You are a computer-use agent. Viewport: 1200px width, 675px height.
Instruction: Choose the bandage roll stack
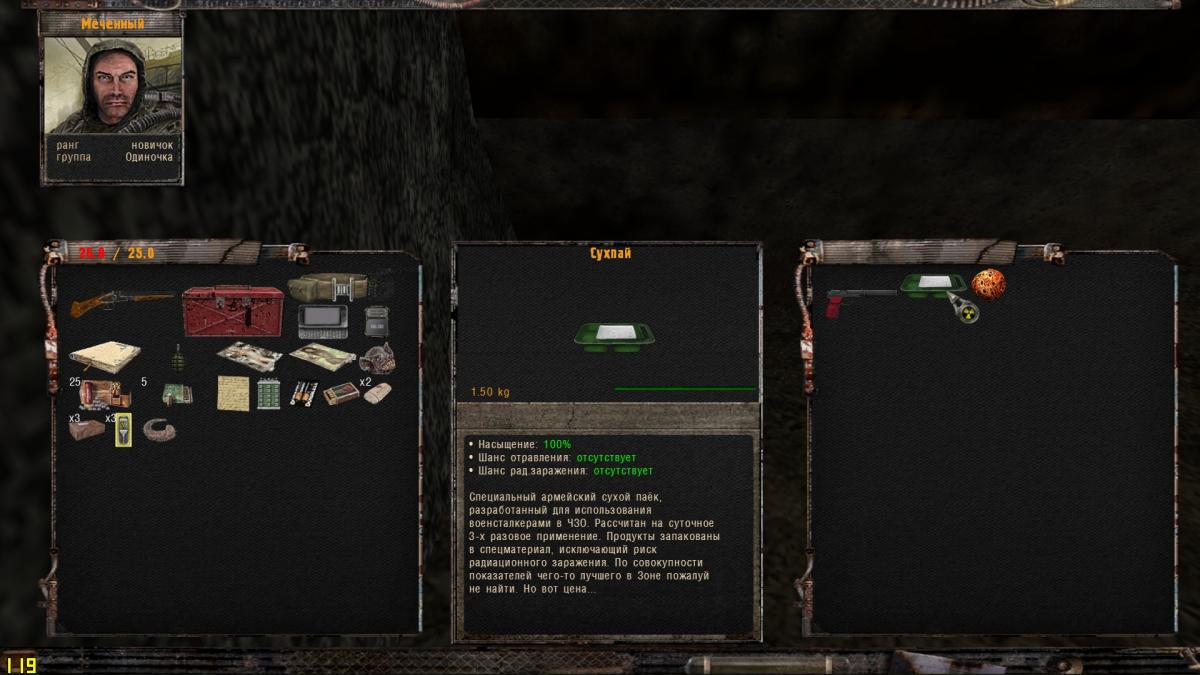pos(377,393)
